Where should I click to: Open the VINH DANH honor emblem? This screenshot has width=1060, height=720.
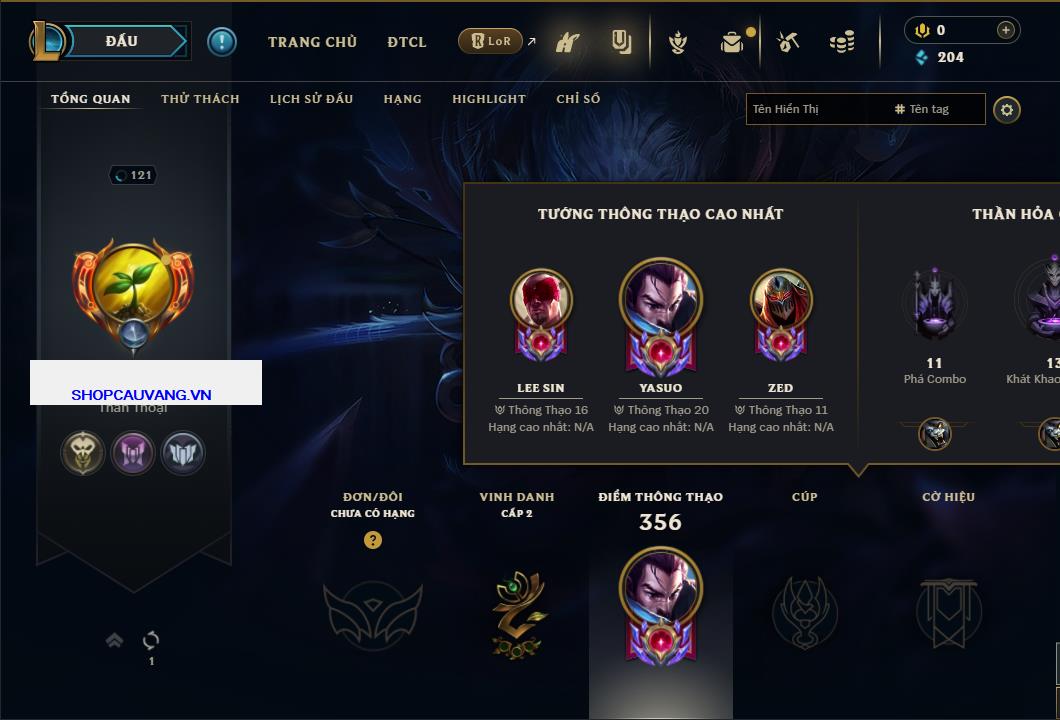point(517,614)
